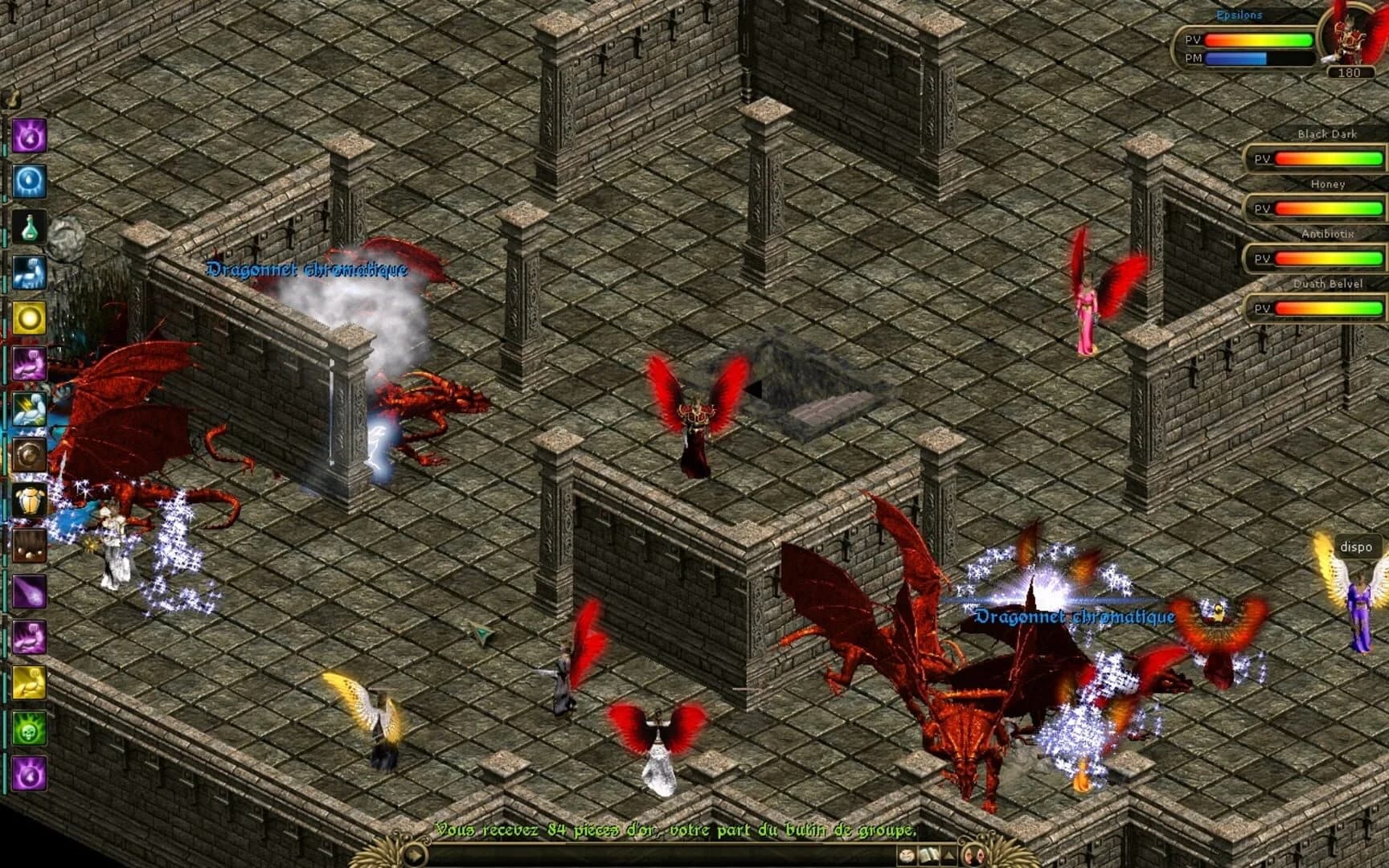
Task: Open the character portrait menu at bottom right
Action: 973,855
